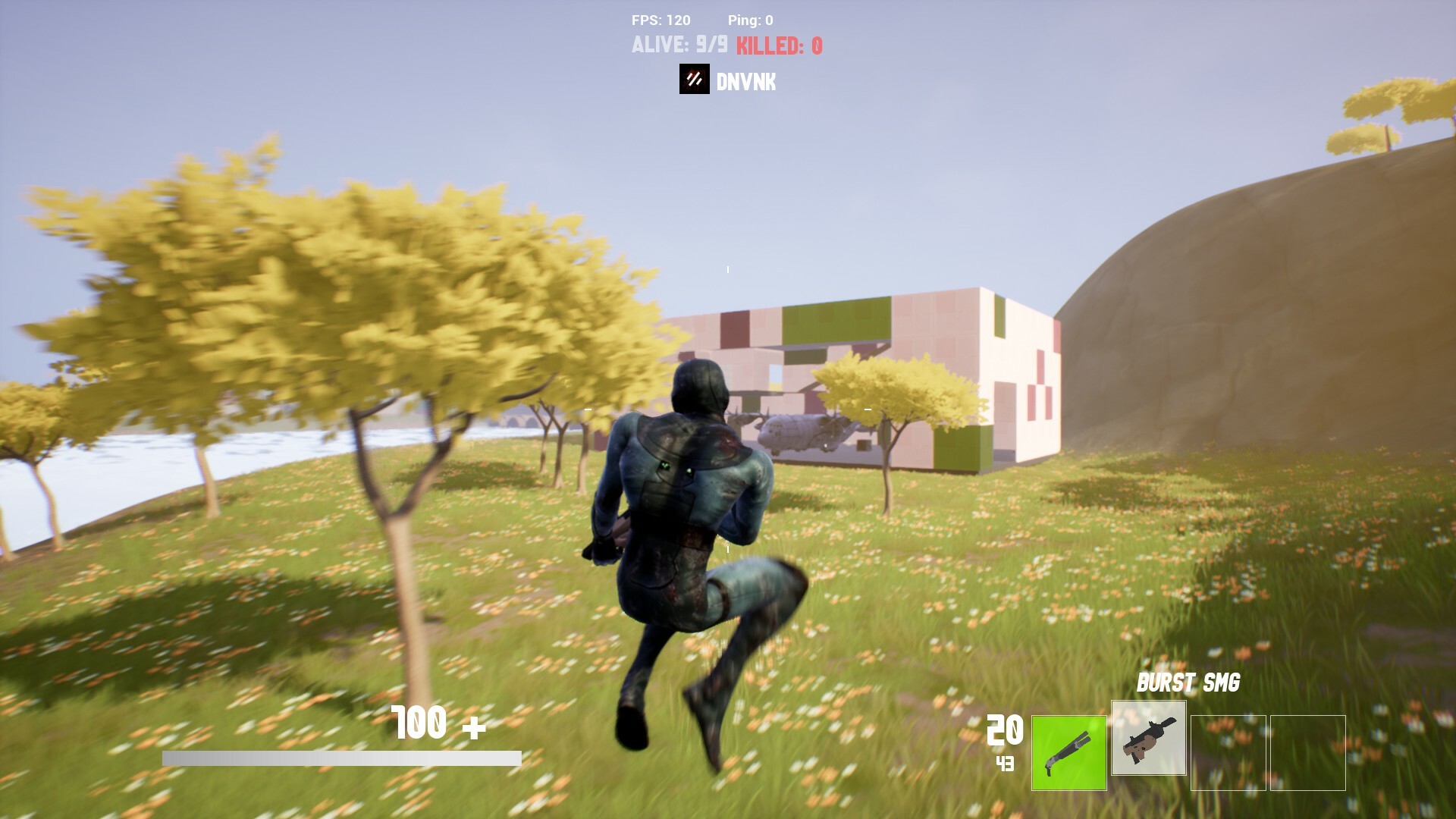Image resolution: width=1456 pixels, height=819 pixels.
Task: Click the crosshair at screen center
Action: pyautogui.click(x=728, y=409)
